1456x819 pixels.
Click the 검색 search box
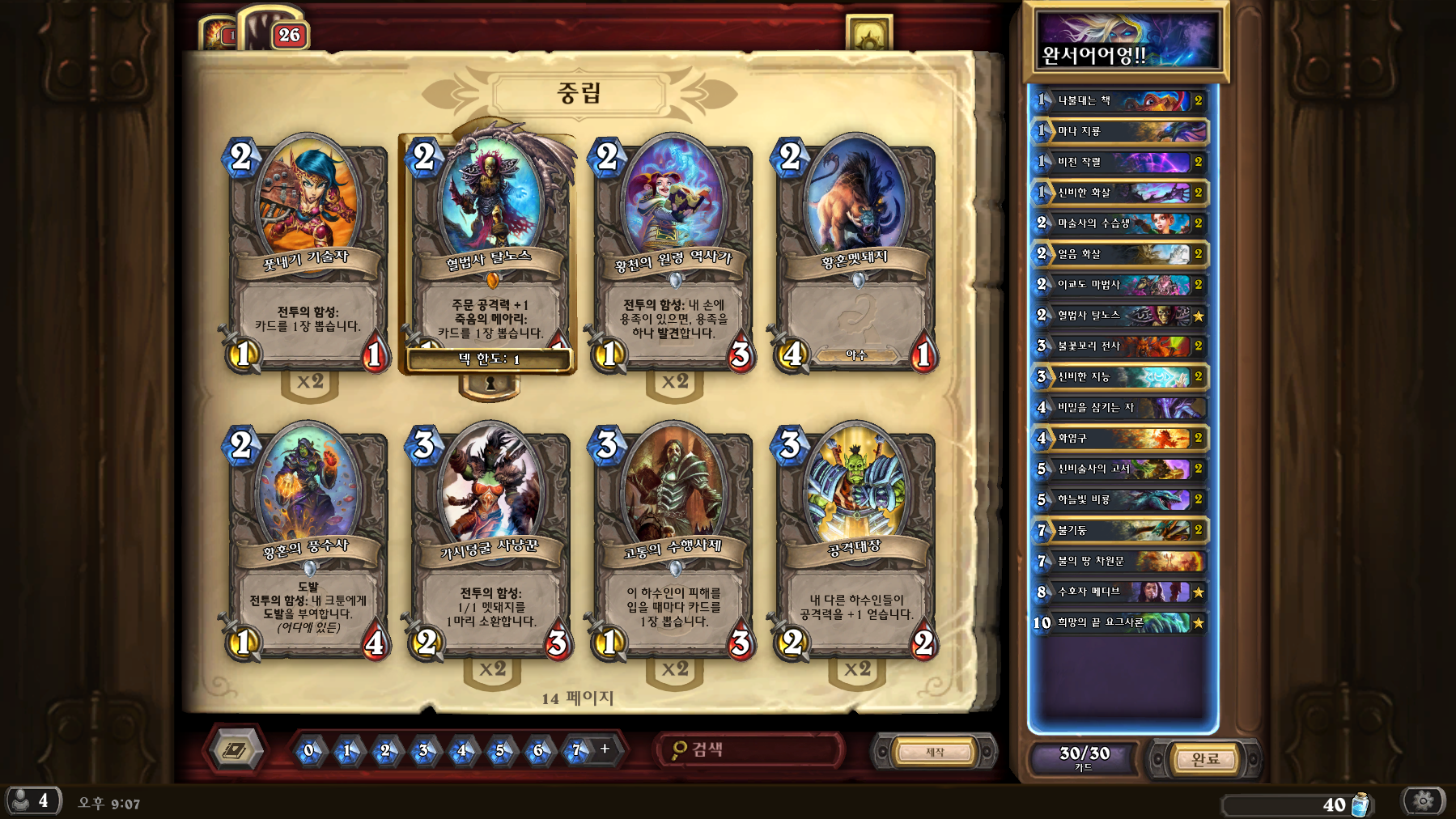click(x=749, y=750)
